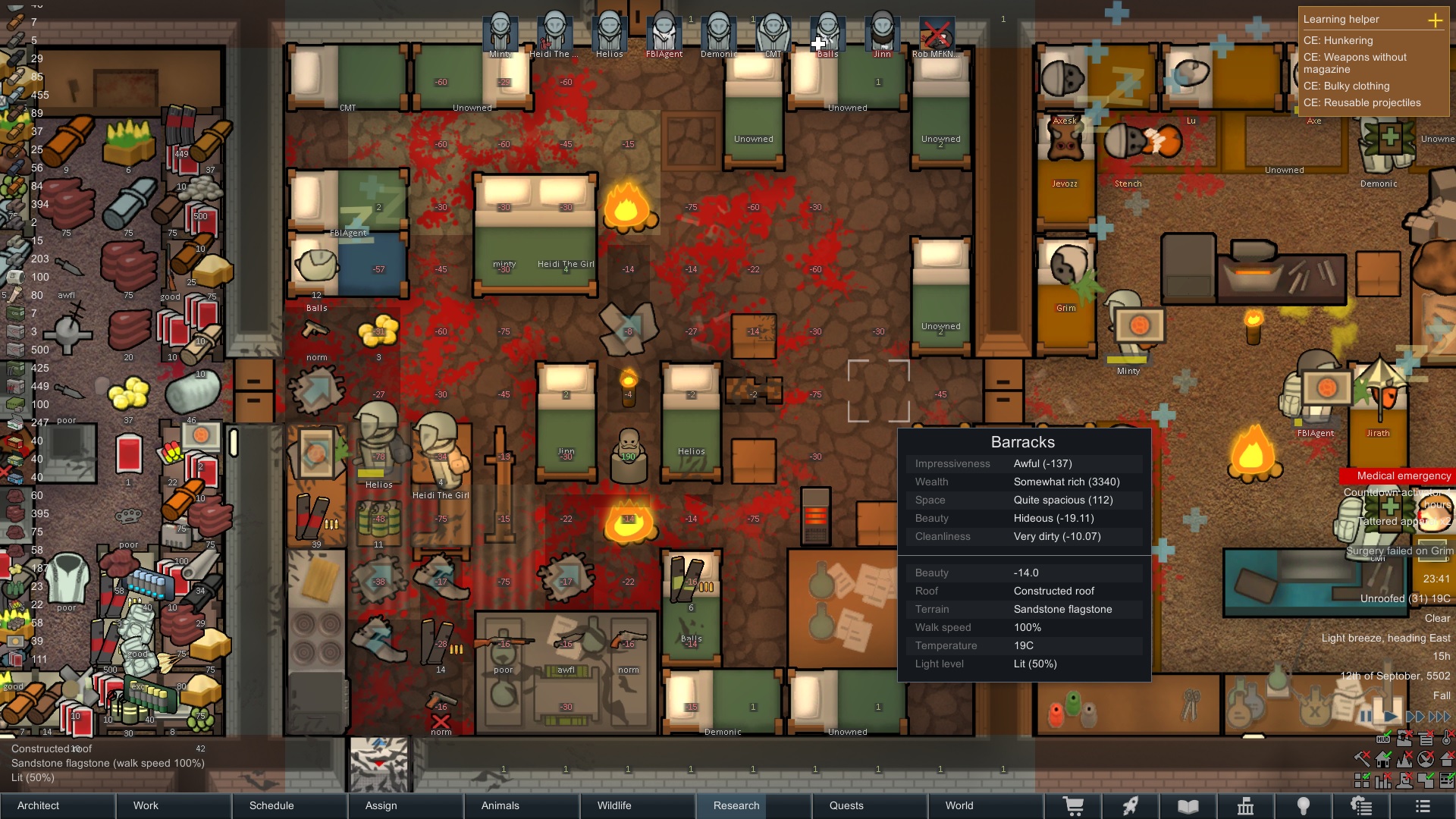Select colonist Minty's portrait

coord(500,33)
